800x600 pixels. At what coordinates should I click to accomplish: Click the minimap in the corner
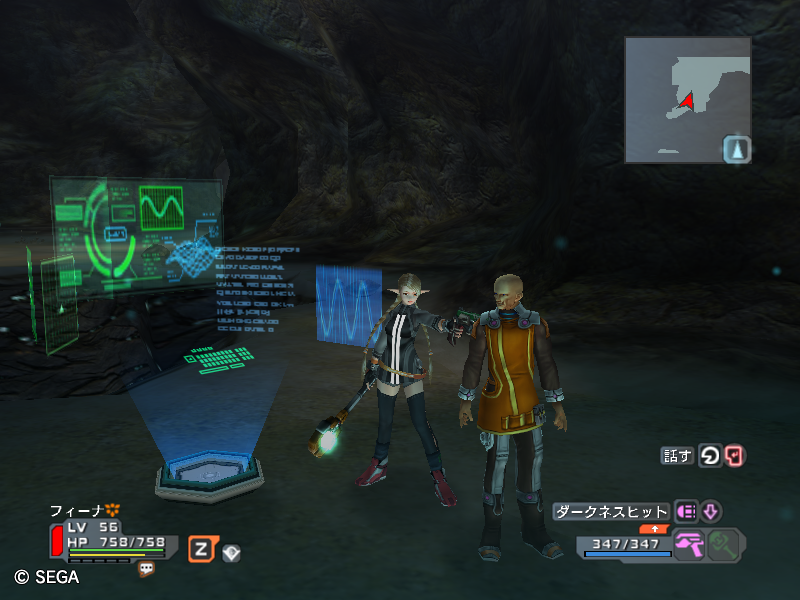pyautogui.click(x=687, y=100)
